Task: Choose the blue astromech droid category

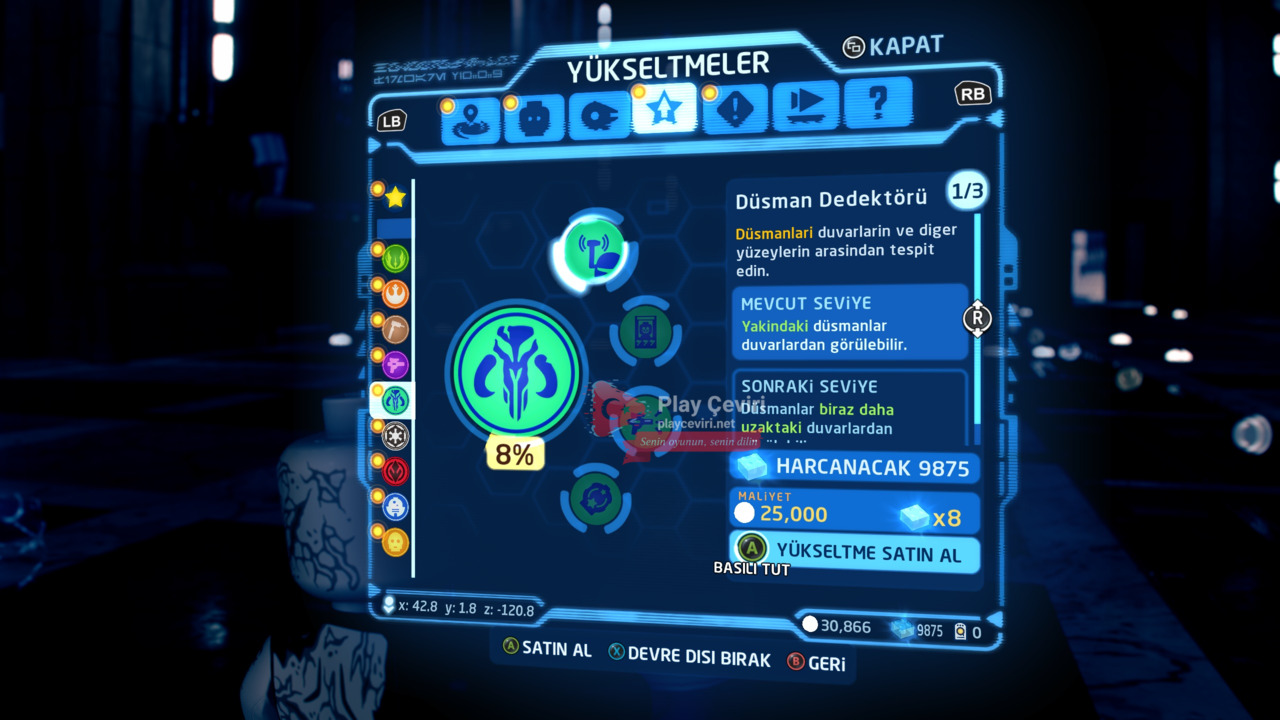Action: click(x=395, y=506)
